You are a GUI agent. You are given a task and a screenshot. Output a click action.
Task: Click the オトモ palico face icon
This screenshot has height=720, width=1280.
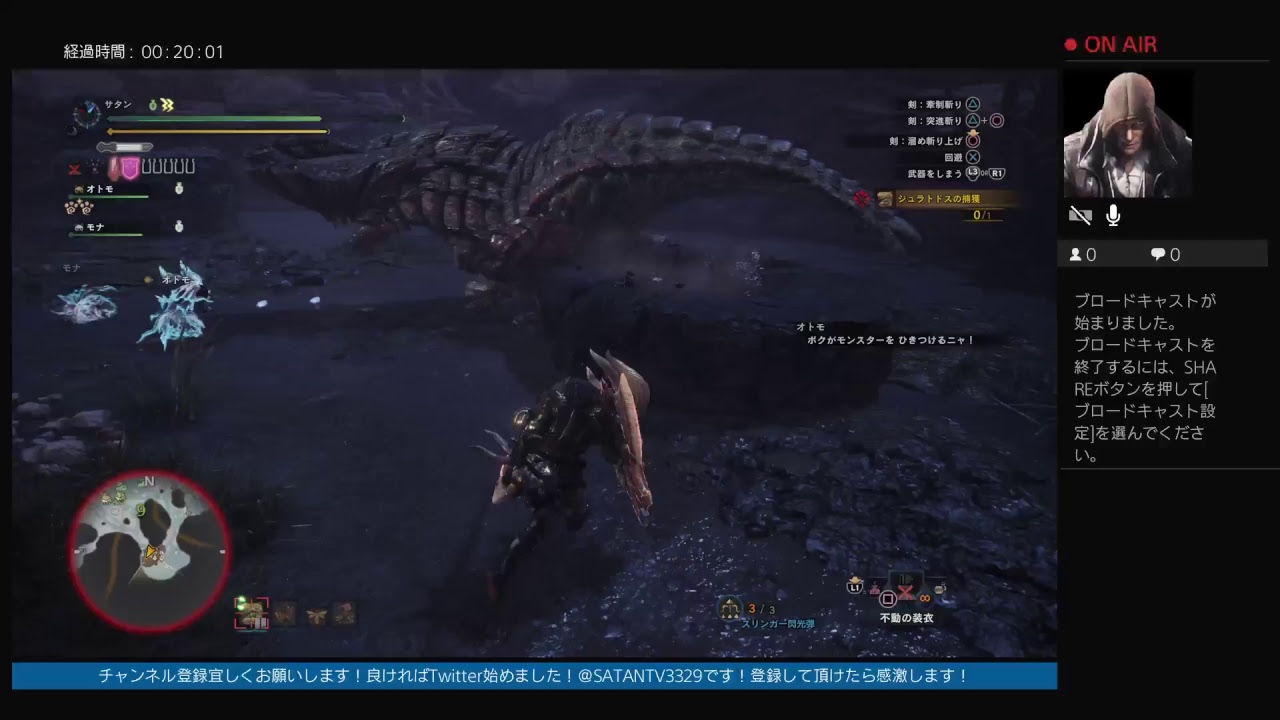79,188
